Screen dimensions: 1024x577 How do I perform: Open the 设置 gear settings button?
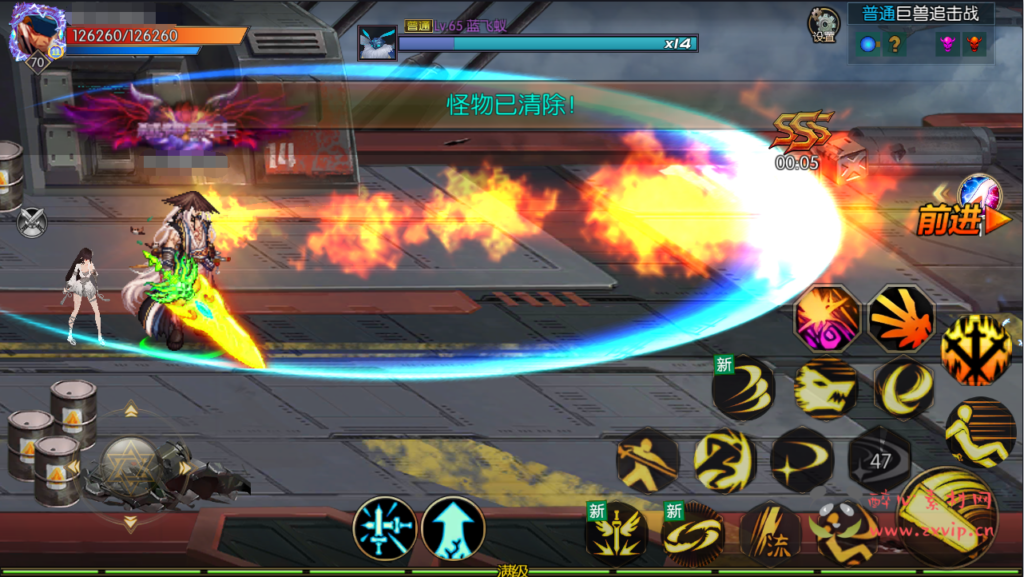(x=824, y=24)
